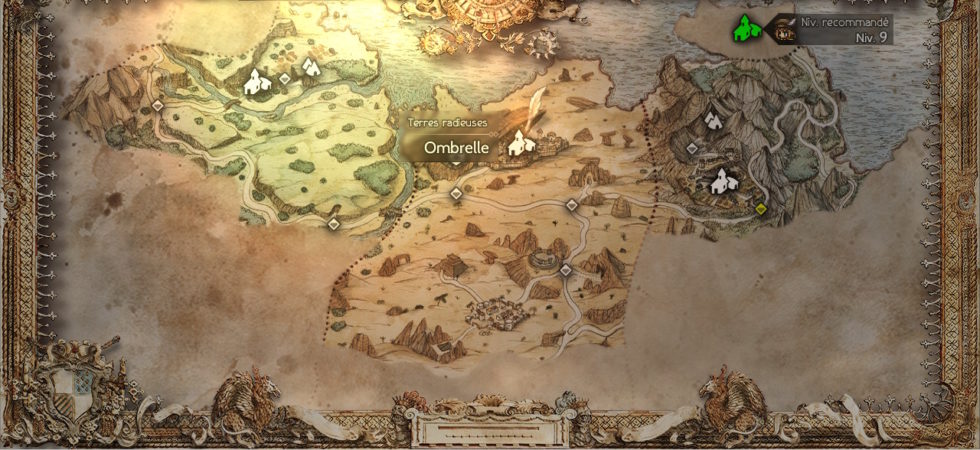Select the diamond waypoint beside the desert arena
This screenshot has width=980, height=450.
565,270
